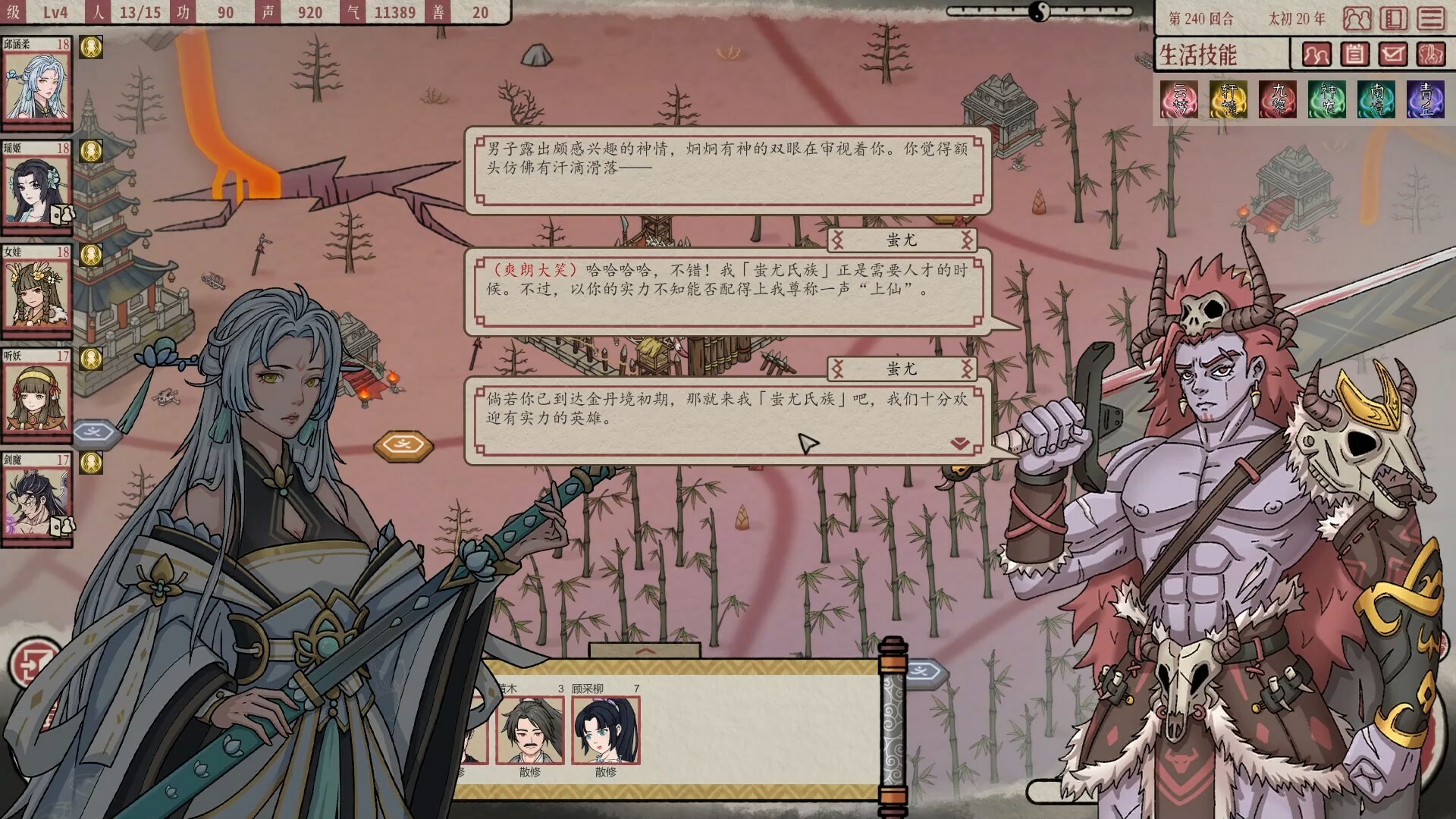Select the 神农 green faction skill icon

[x=1328, y=99]
